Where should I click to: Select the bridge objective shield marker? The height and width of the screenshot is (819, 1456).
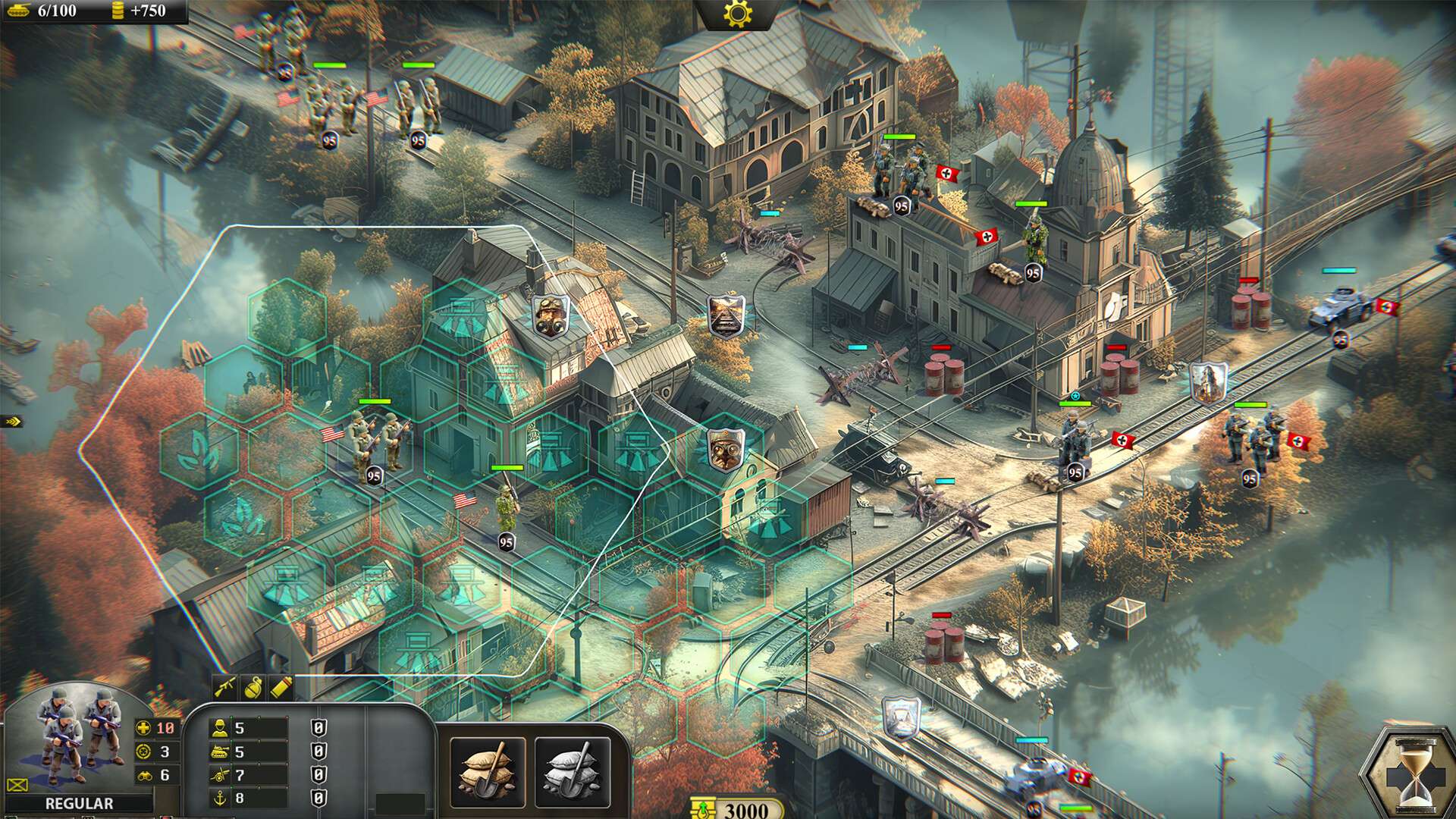point(902,717)
